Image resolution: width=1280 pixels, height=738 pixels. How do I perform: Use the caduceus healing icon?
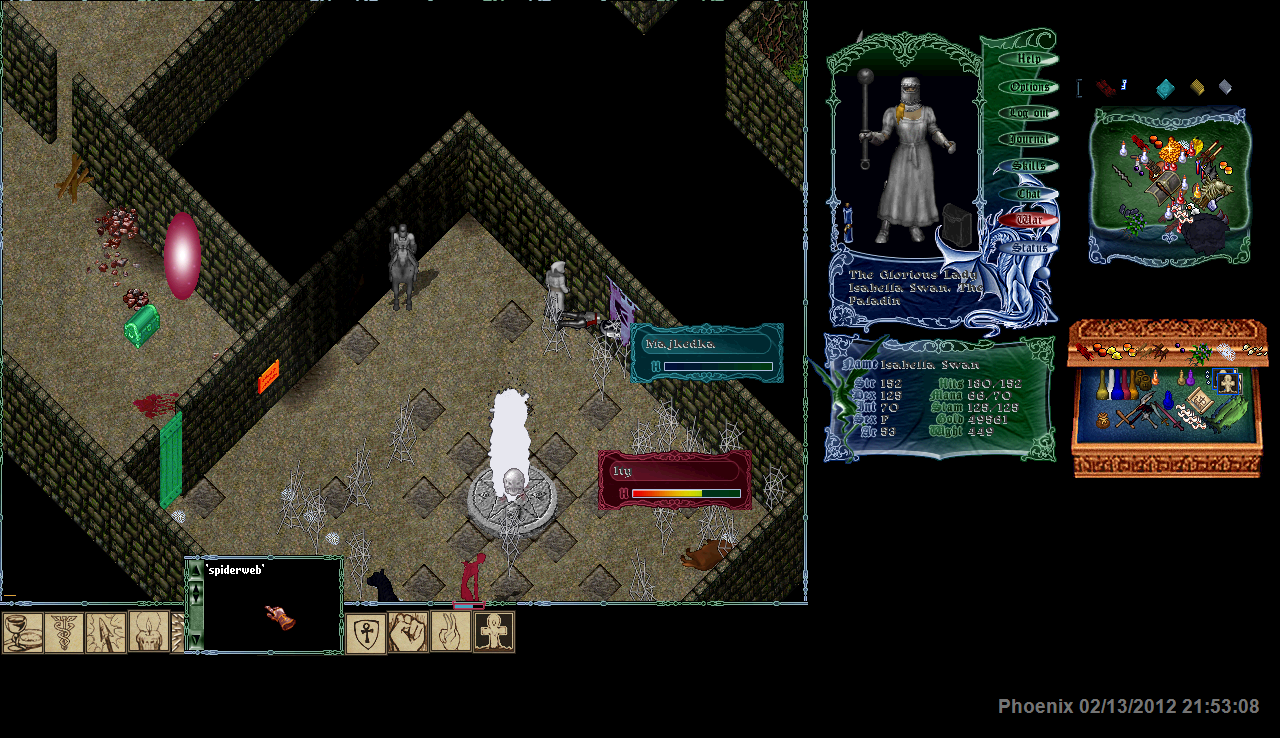(x=64, y=632)
